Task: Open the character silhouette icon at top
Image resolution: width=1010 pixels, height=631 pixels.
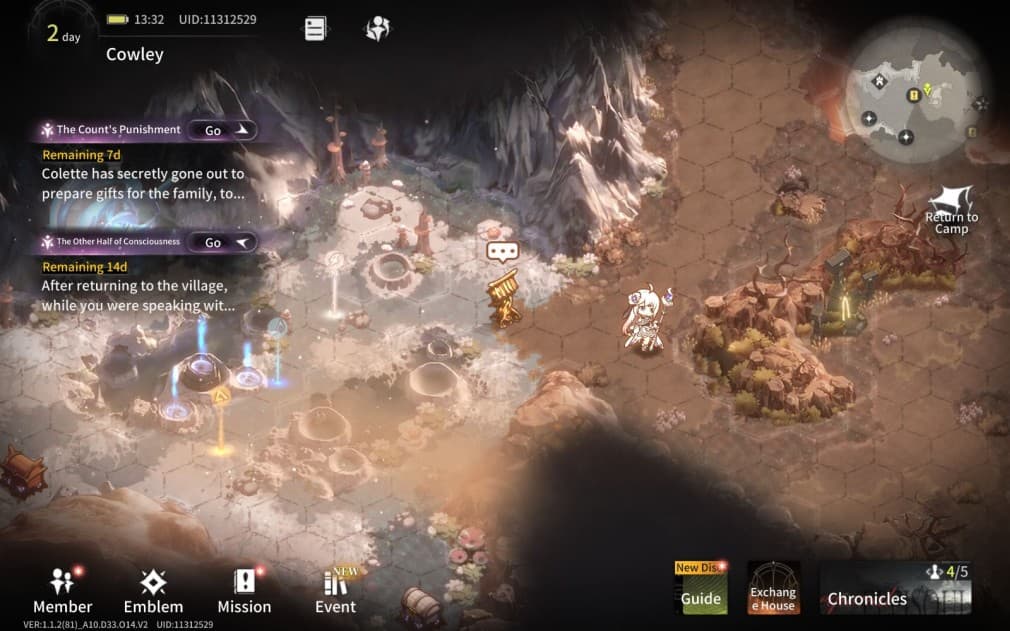Action: 377,29
